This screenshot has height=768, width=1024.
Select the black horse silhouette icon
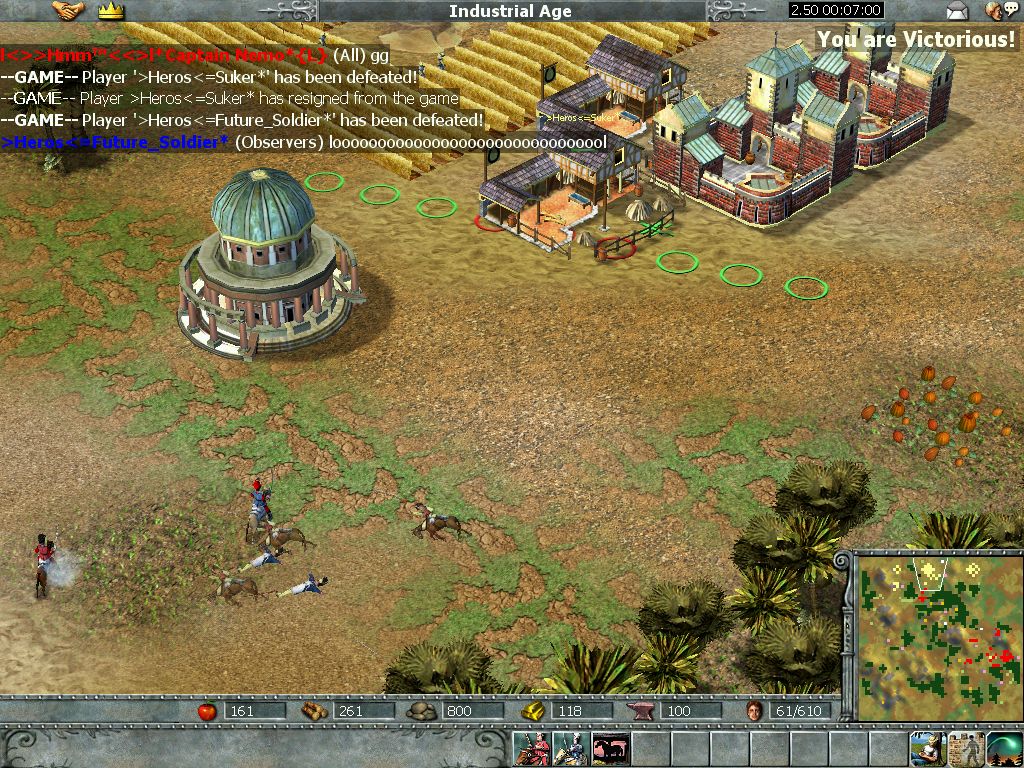[610, 749]
